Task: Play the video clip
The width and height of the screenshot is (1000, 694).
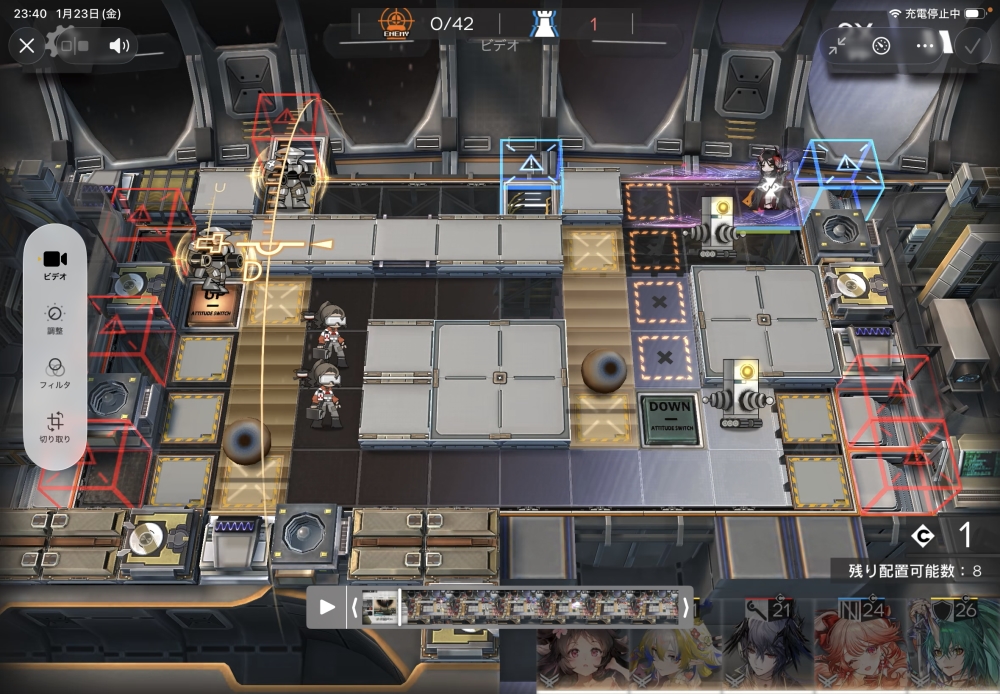Action: click(327, 607)
